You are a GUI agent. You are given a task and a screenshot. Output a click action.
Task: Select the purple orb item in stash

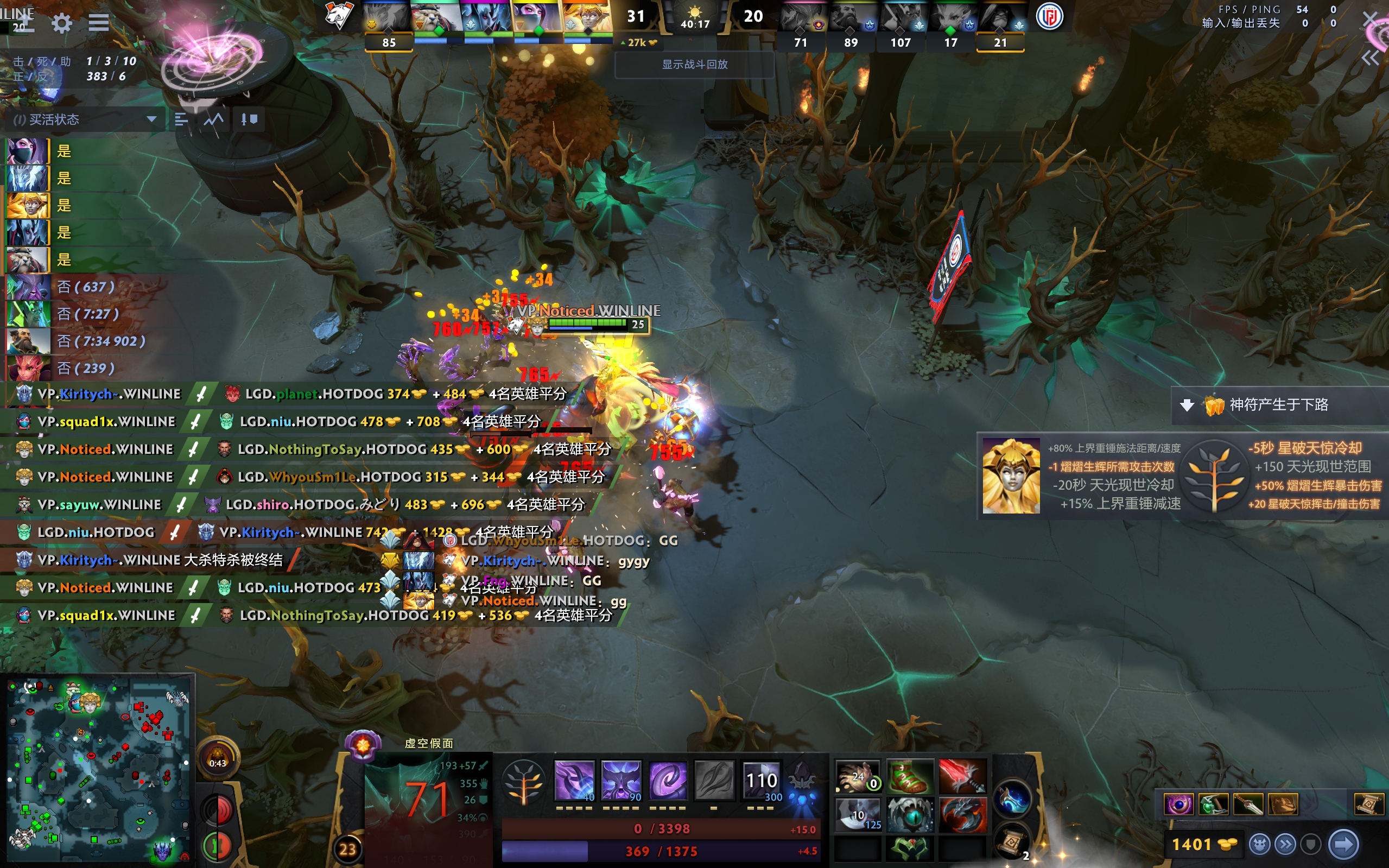tap(1178, 804)
